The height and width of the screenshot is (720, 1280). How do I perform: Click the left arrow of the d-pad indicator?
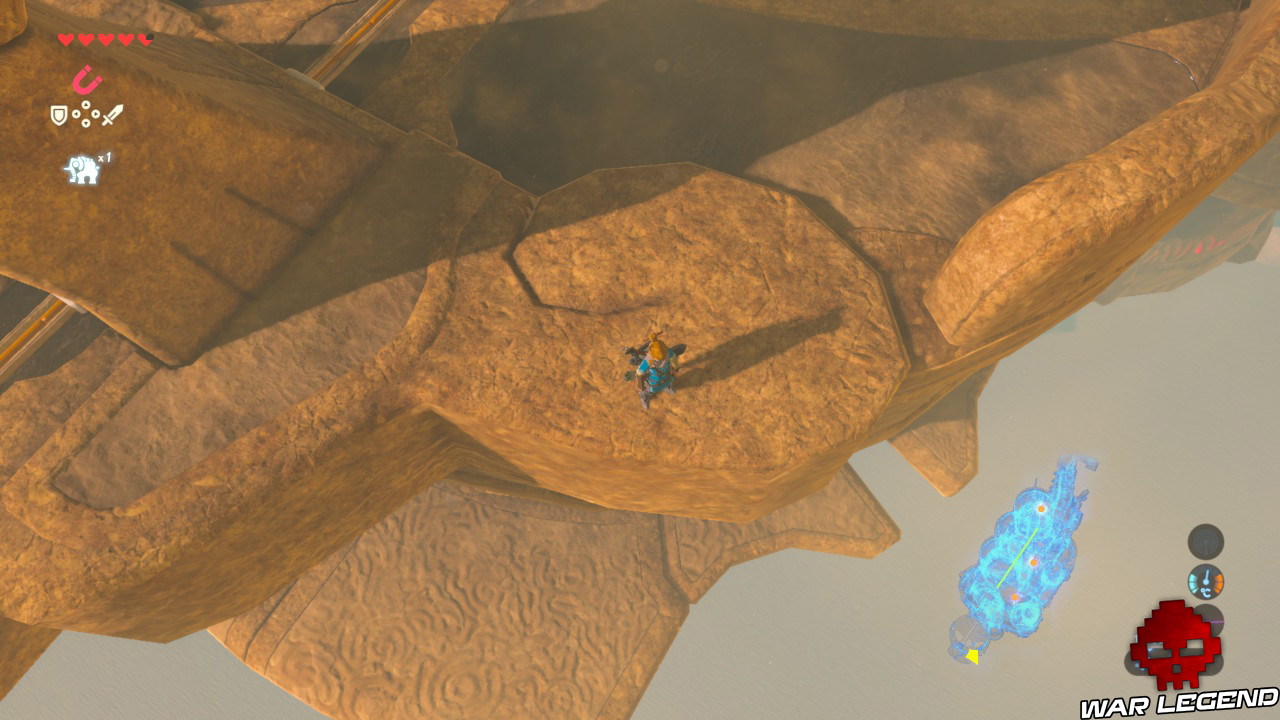(x=76, y=114)
